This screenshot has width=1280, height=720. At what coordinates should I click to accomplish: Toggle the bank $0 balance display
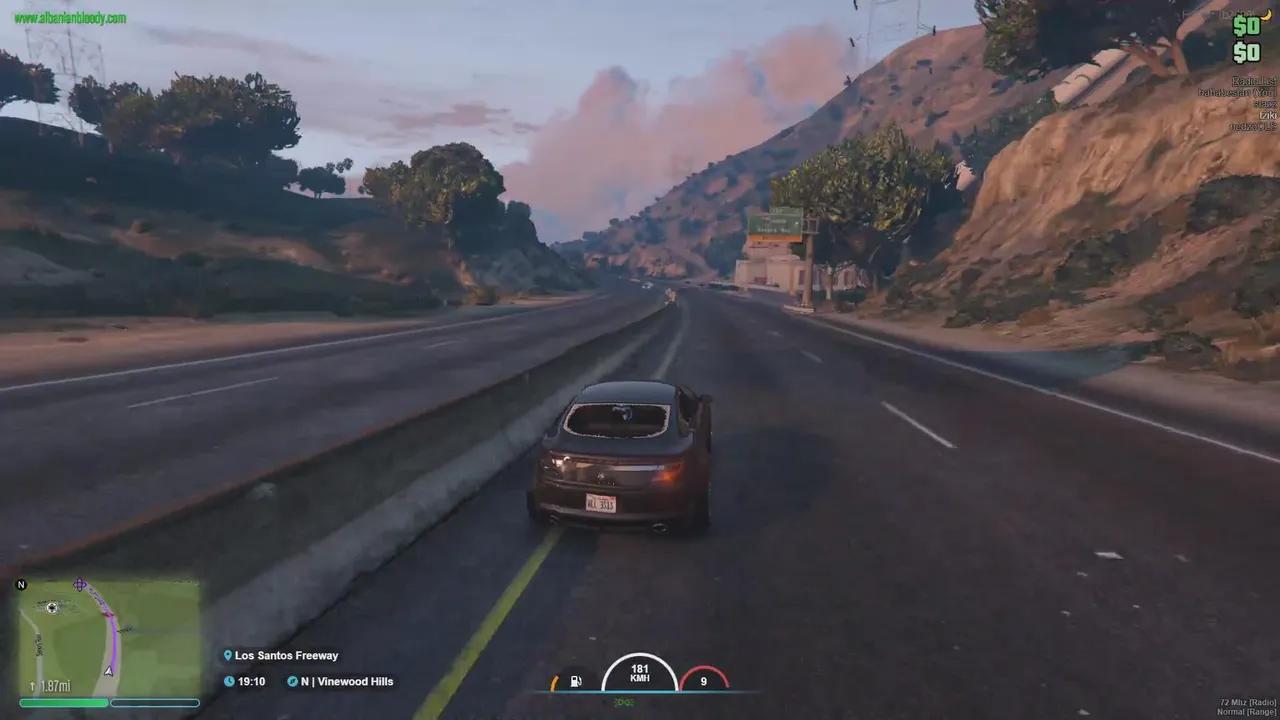tap(1246, 53)
